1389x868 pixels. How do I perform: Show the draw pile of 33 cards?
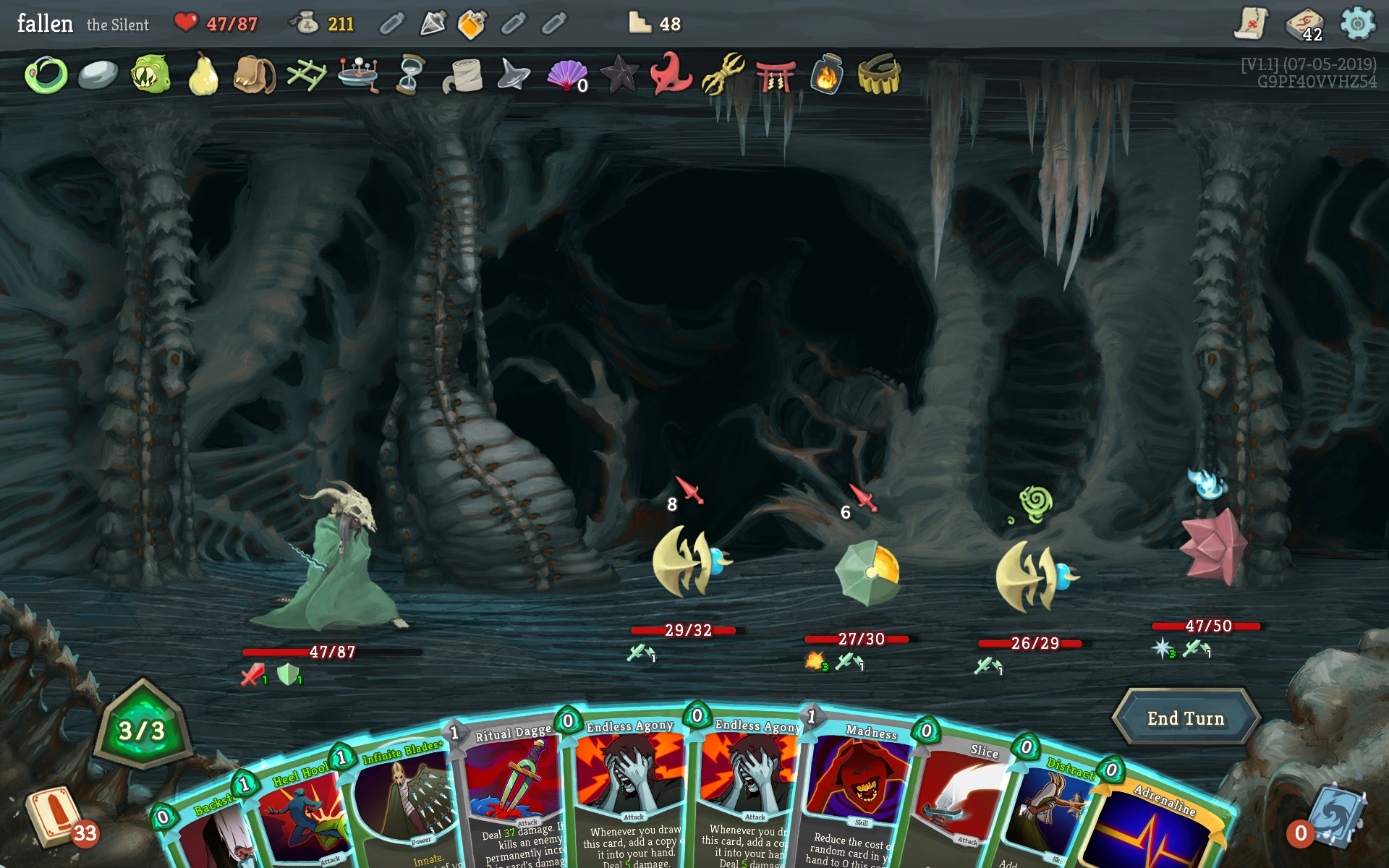[x=56, y=817]
